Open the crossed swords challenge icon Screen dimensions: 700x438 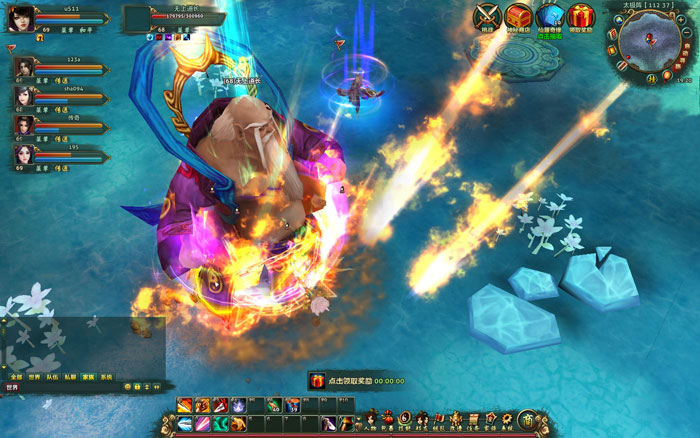(487, 17)
